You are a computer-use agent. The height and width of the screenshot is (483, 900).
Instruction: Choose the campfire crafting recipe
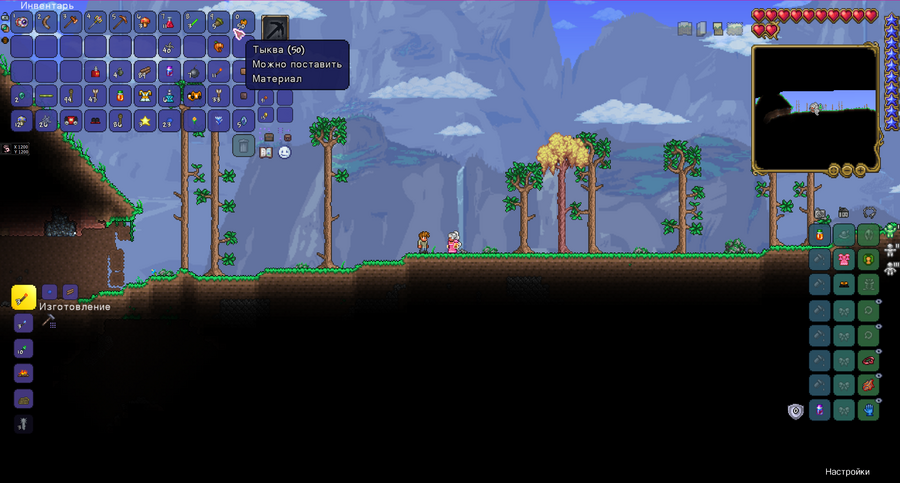coord(23,373)
